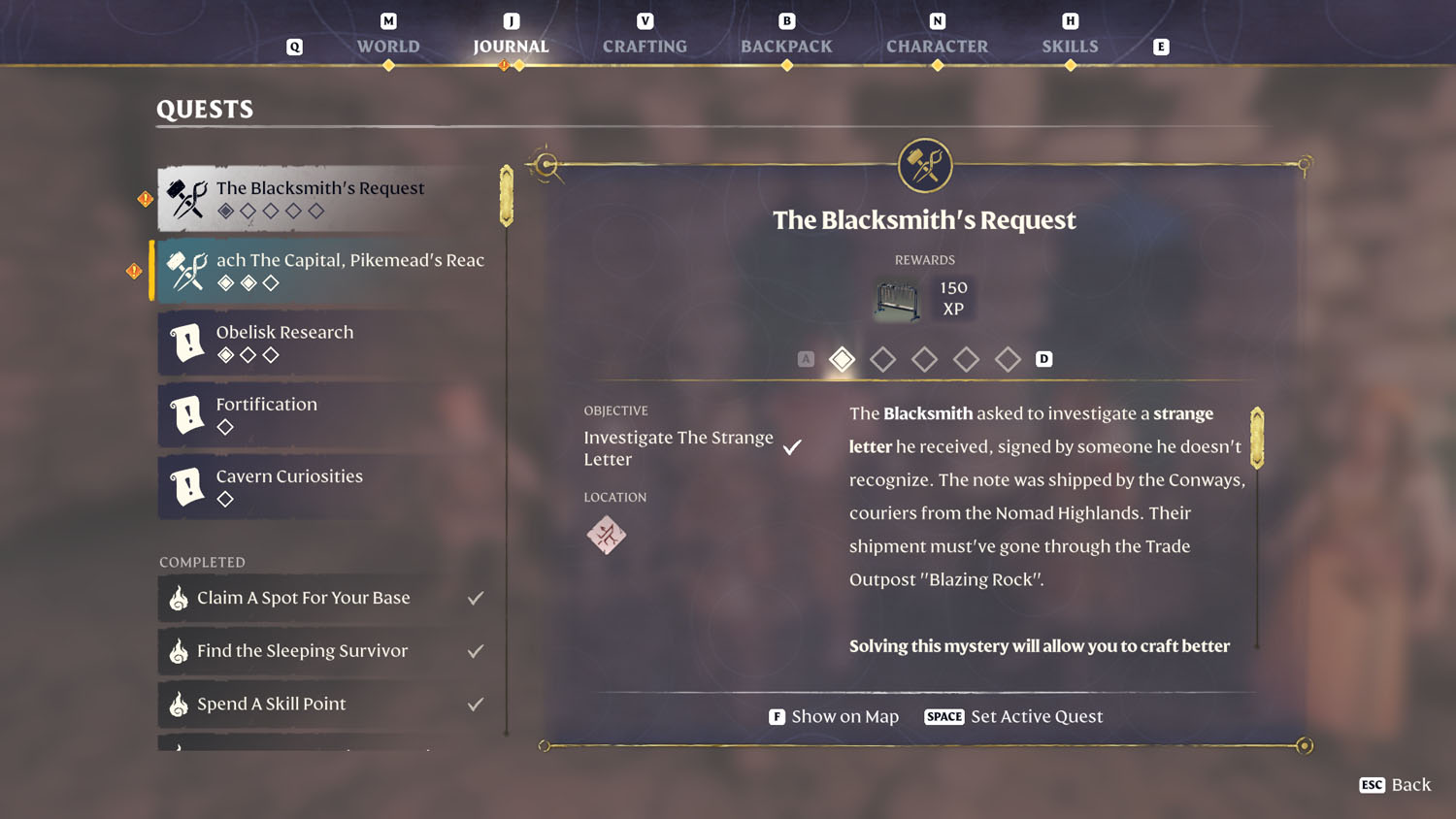Toggle the checkmark beside Claim A Spot For Your Base
Image resolution: width=1456 pixels, height=819 pixels.
(475, 598)
